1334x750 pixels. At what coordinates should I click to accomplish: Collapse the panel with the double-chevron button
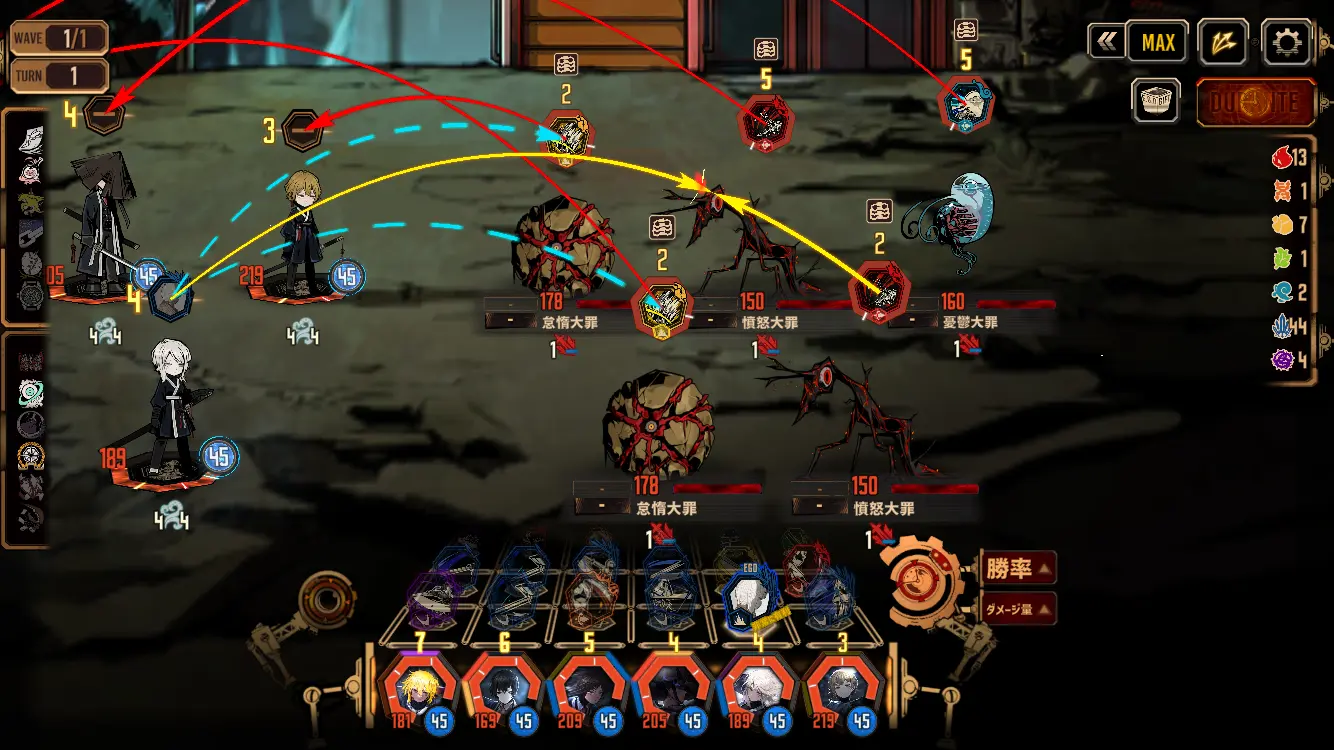coord(1104,43)
